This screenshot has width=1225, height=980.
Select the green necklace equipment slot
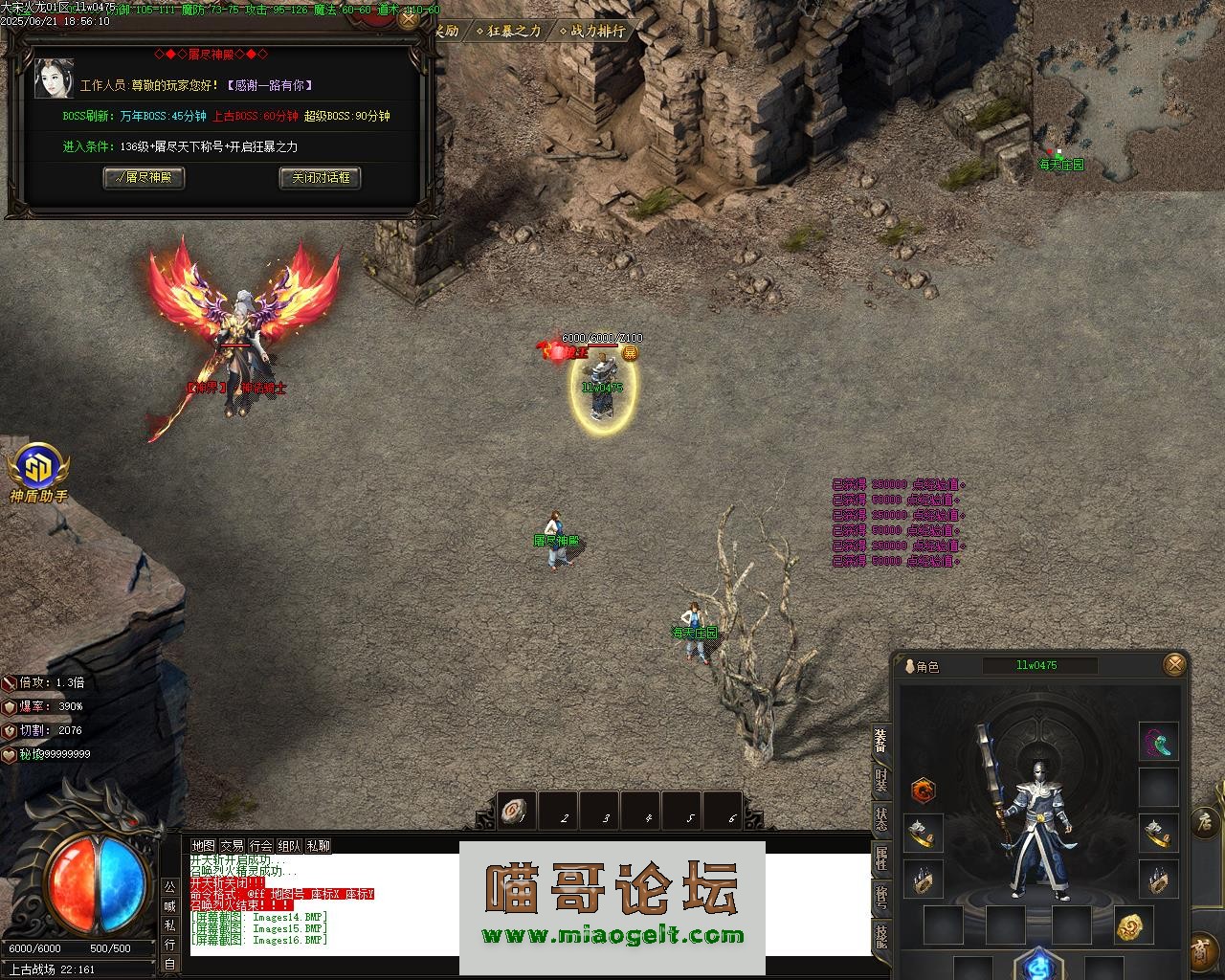click(x=1158, y=742)
